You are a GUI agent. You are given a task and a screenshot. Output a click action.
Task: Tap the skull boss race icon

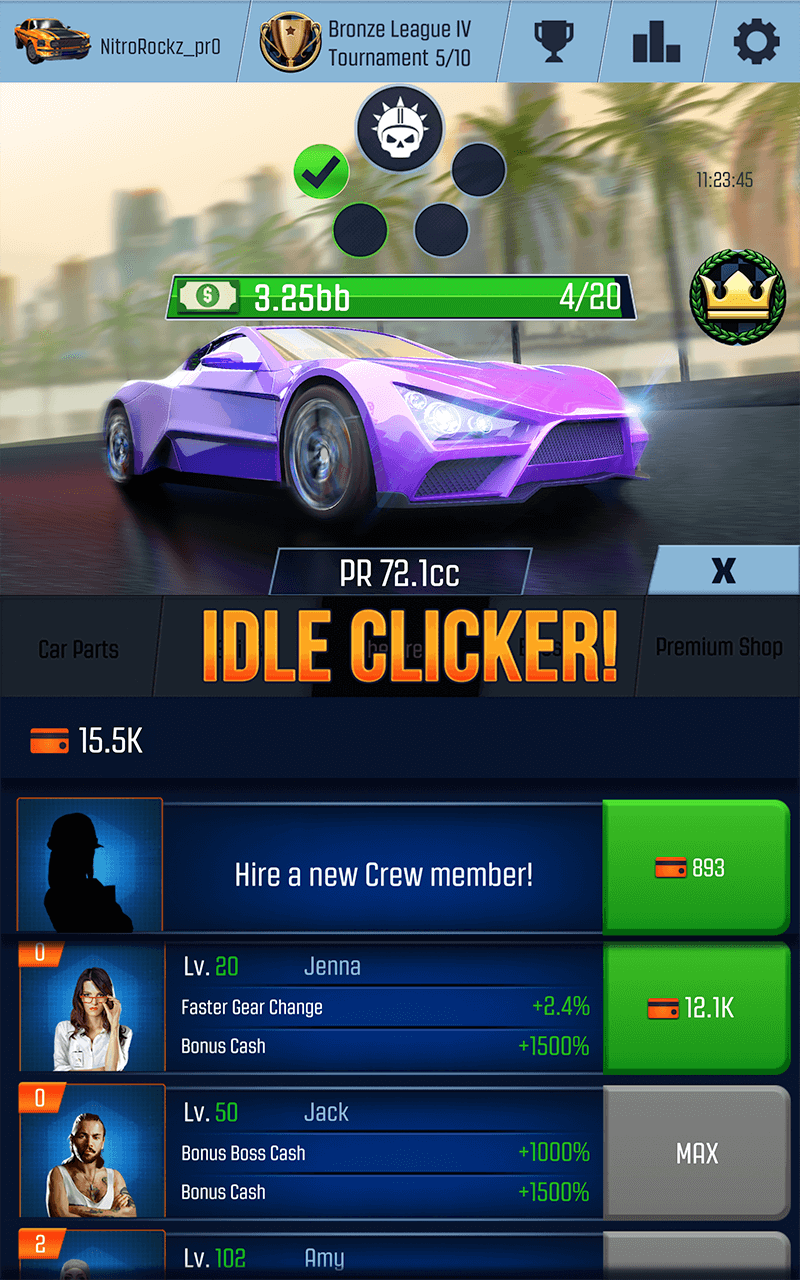click(x=400, y=128)
